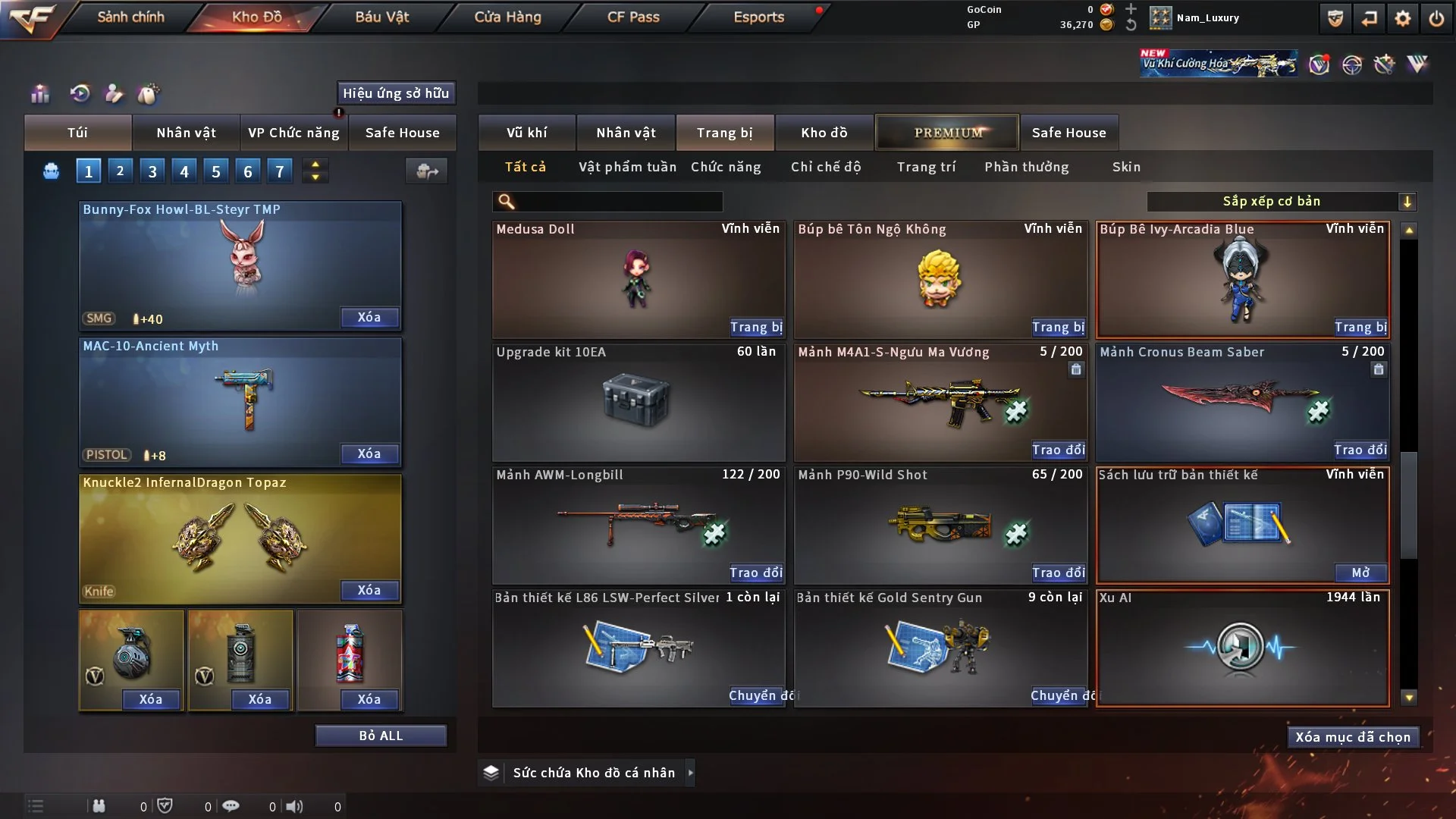Switch to the Vũ khí inventory tab
This screenshot has height=819, width=1456.
point(527,133)
